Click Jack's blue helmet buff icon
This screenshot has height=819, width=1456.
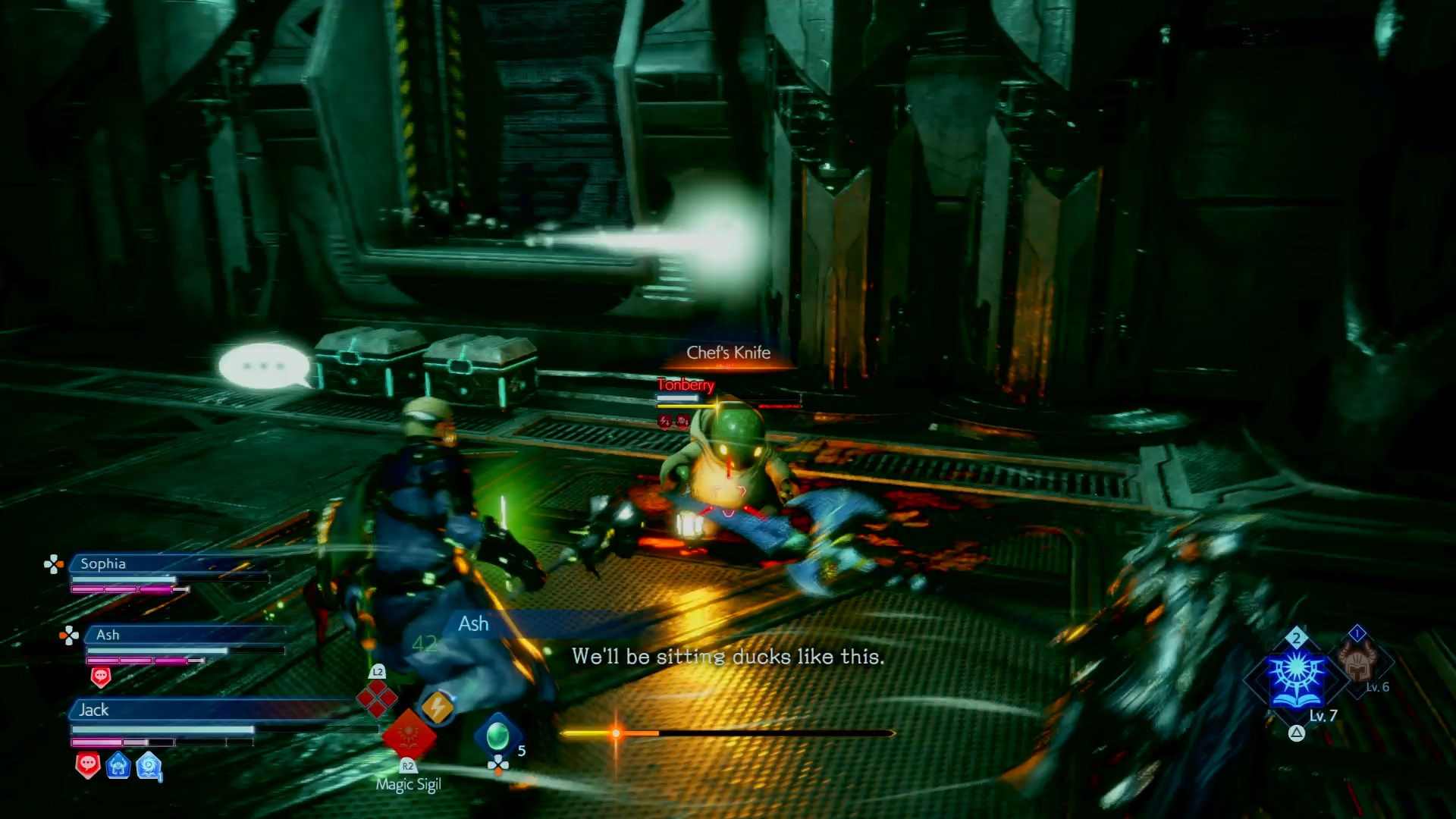click(x=118, y=766)
